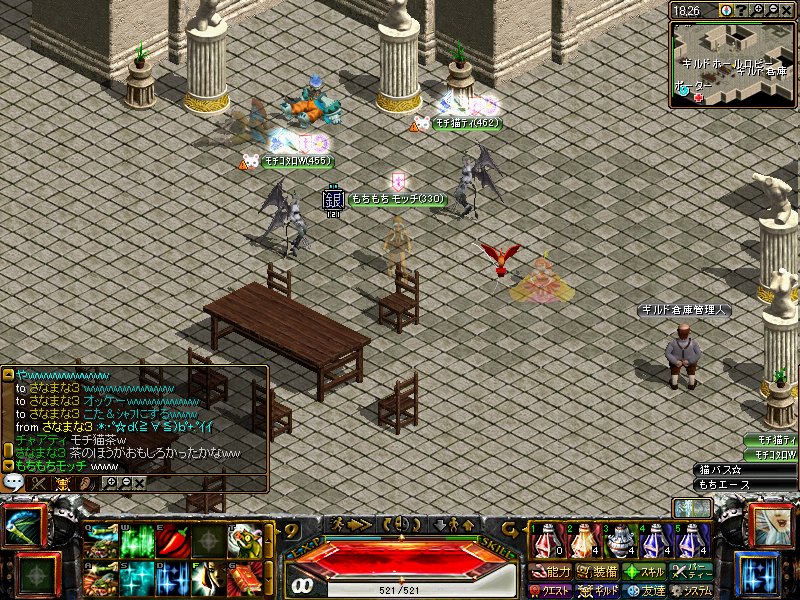The height and width of the screenshot is (600, 800).
Task: Select the red chili pepper skill
Action: 172,541
